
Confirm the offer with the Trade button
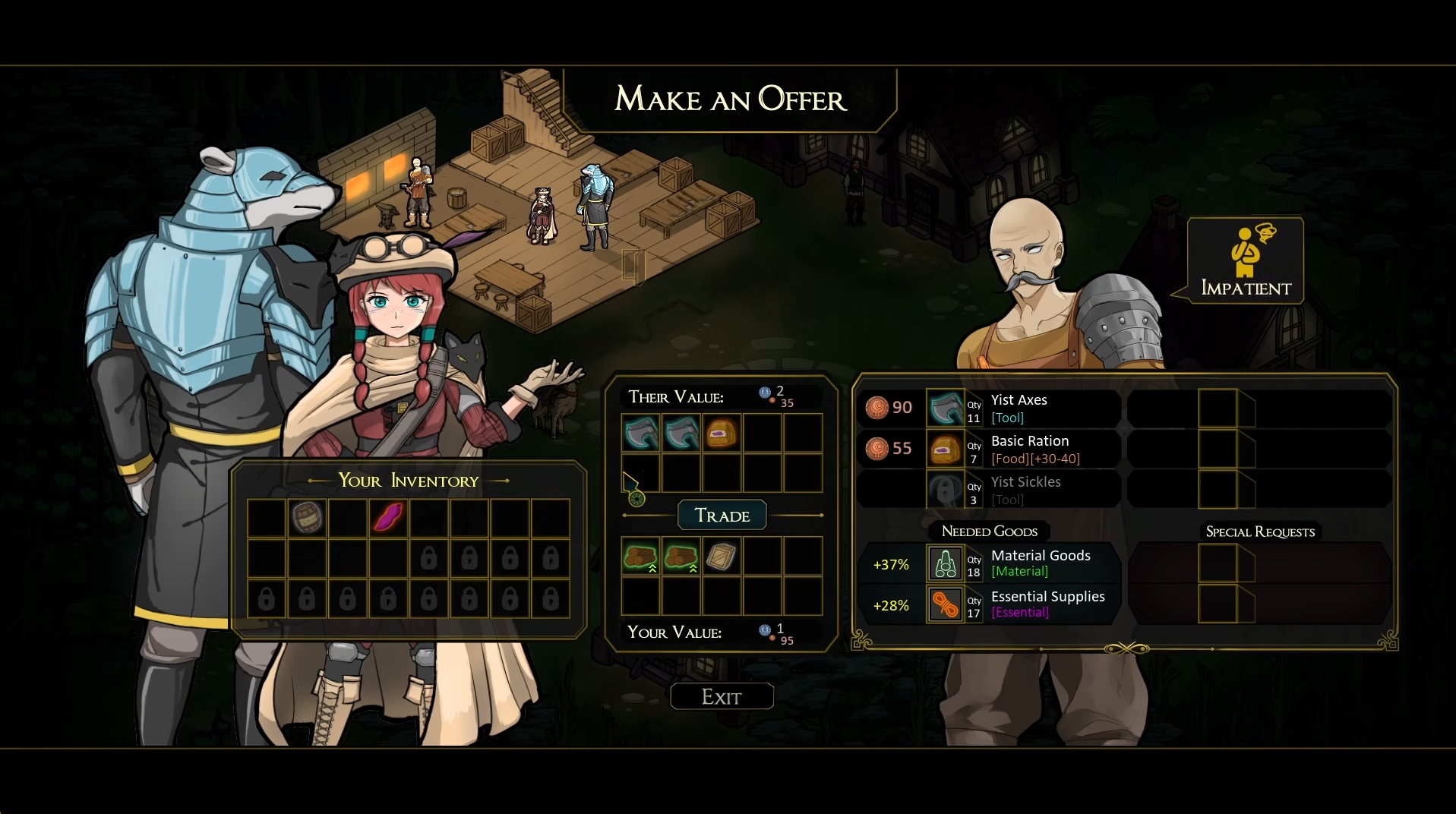pos(722,516)
